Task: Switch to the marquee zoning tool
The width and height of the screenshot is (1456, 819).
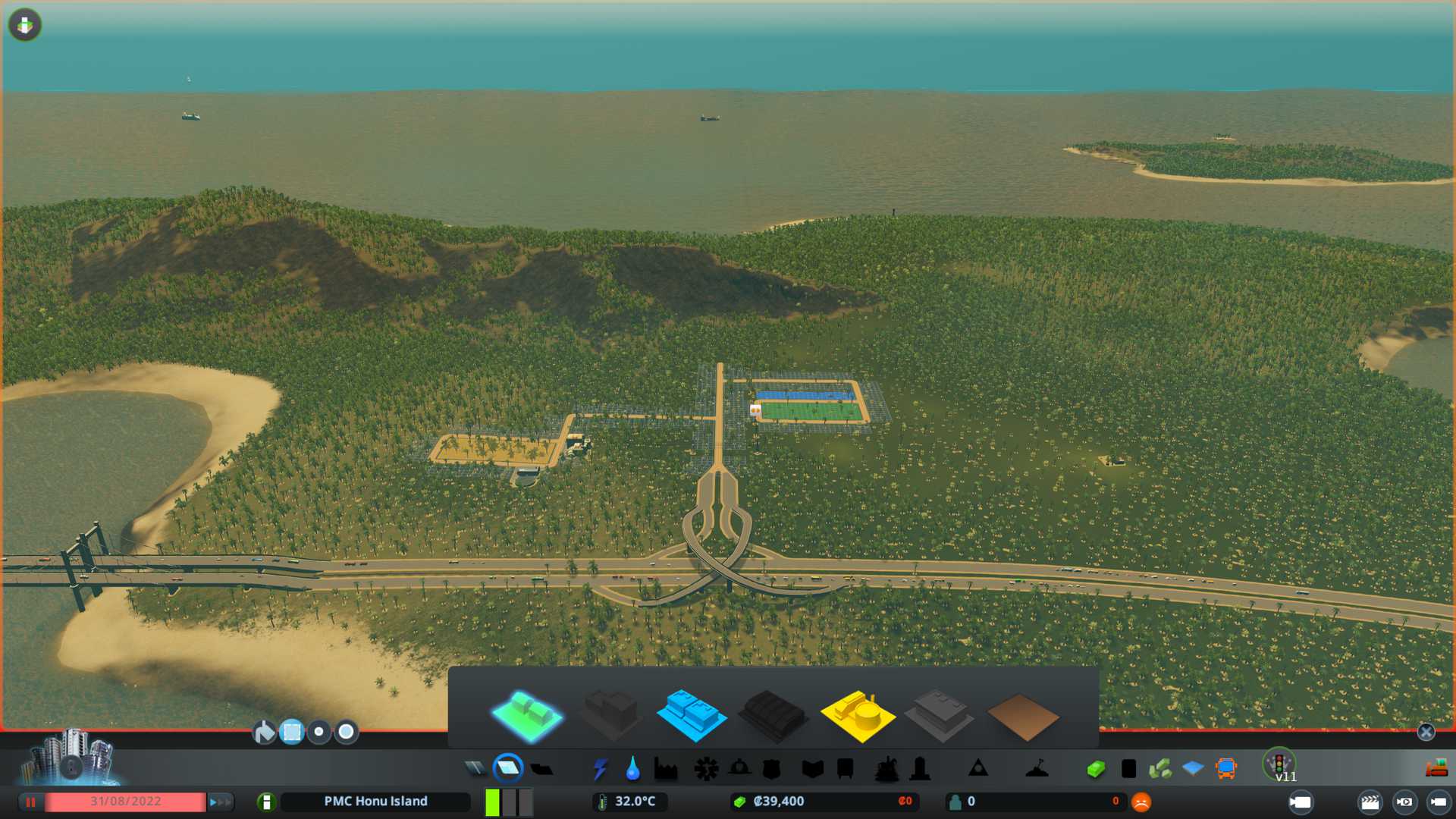Action: coord(292,732)
